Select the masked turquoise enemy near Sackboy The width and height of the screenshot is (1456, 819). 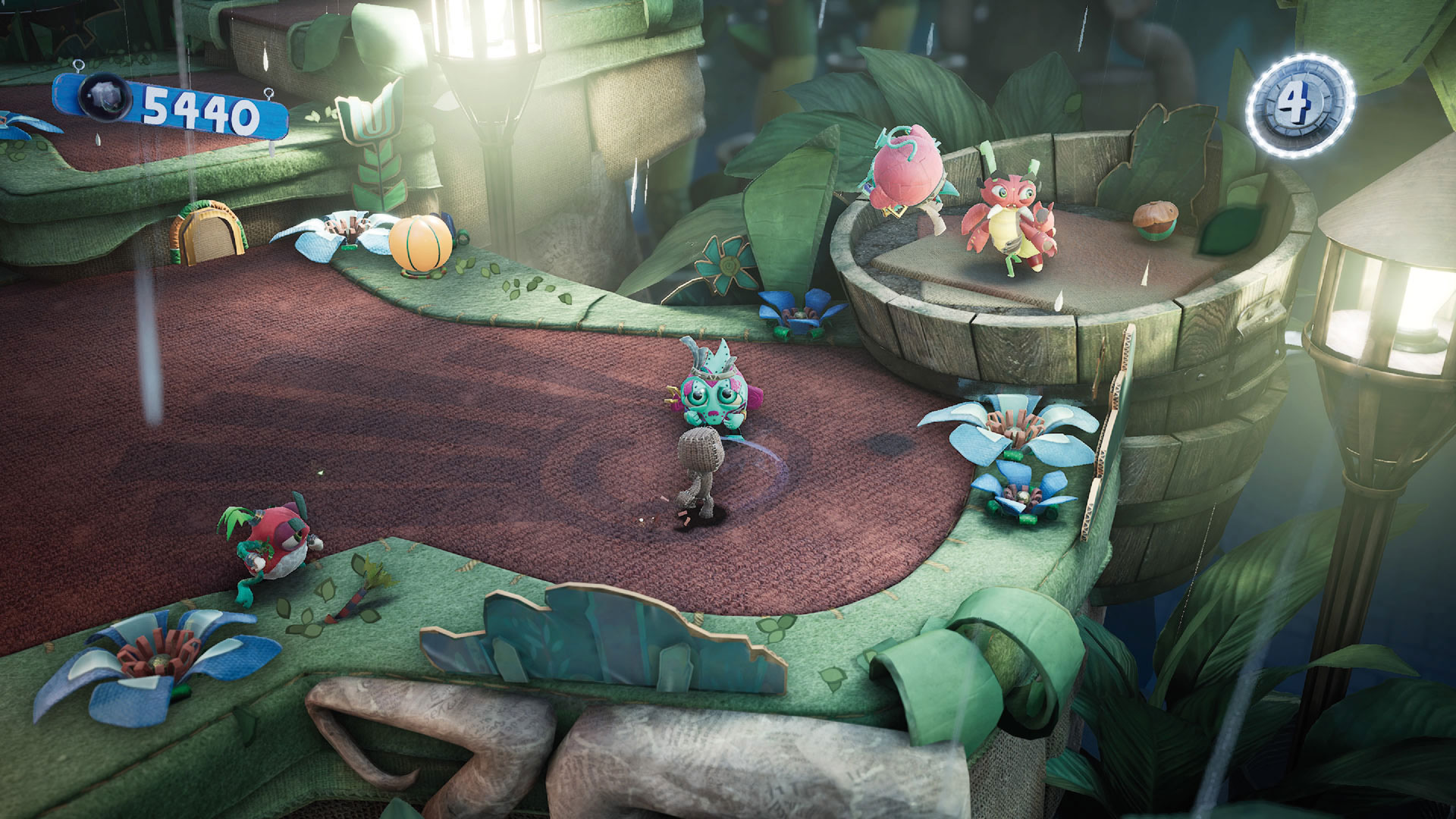(711, 394)
